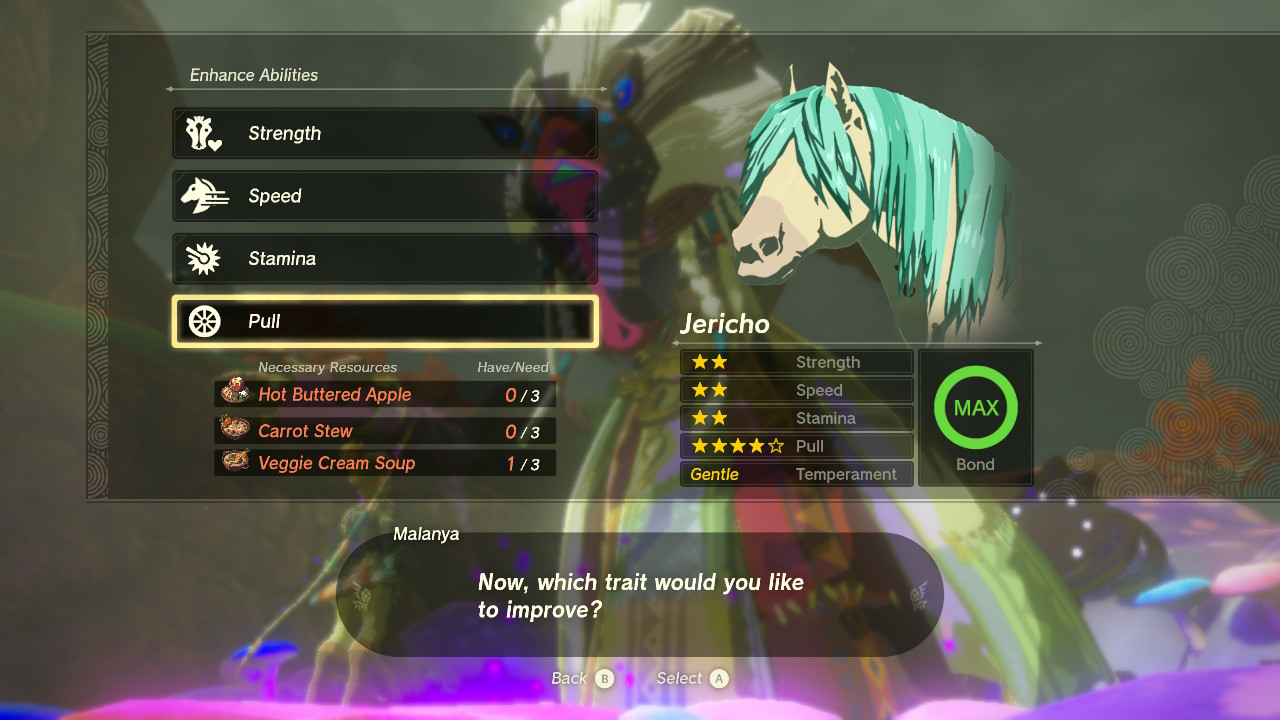This screenshot has width=1280, height=720.
Task: Confirm the highlighted Pull option
Action: pos(385,321)
